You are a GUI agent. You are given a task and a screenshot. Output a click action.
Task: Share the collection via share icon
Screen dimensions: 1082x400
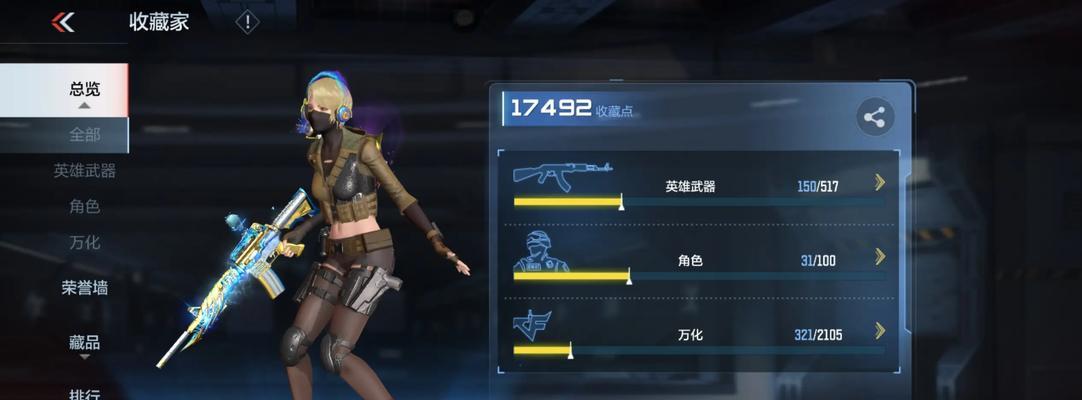pos(875,118)
